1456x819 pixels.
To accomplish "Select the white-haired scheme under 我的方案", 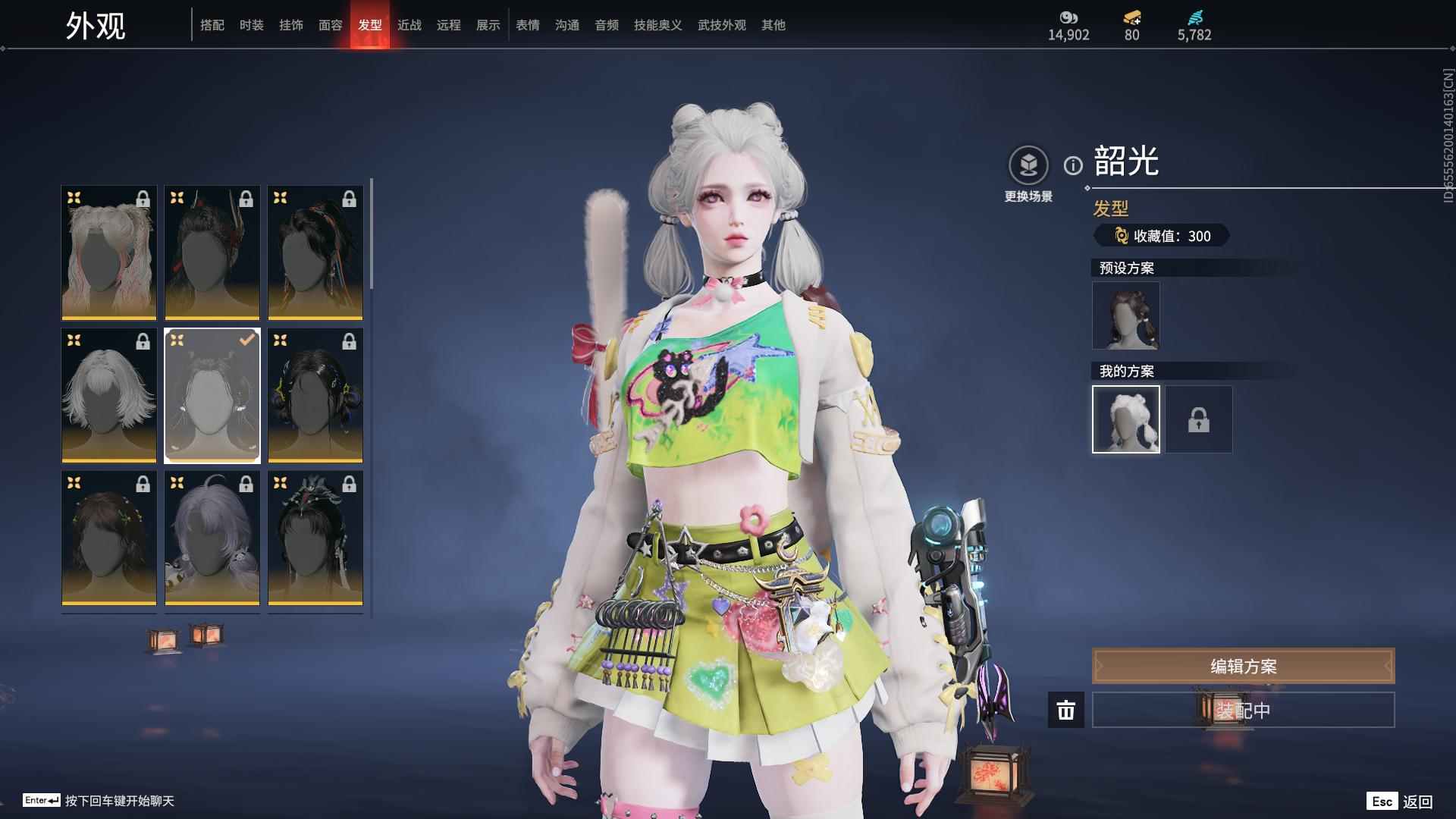I will coord(1126,419).
